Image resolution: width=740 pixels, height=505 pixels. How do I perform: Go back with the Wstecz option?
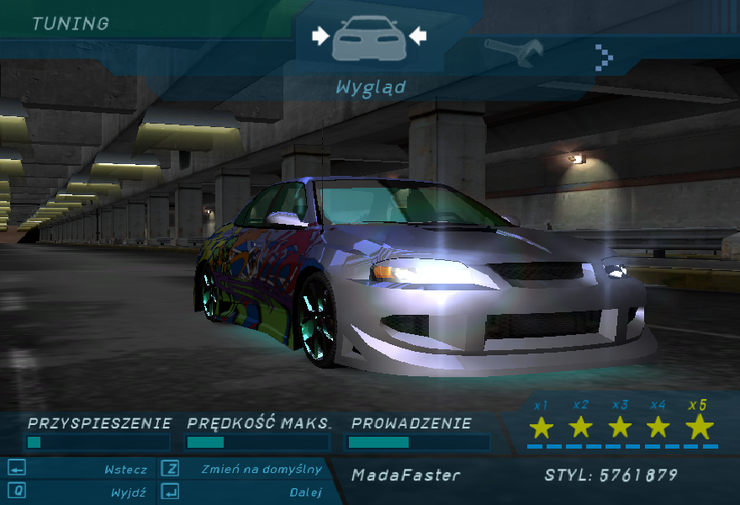[x=125, y=469]
